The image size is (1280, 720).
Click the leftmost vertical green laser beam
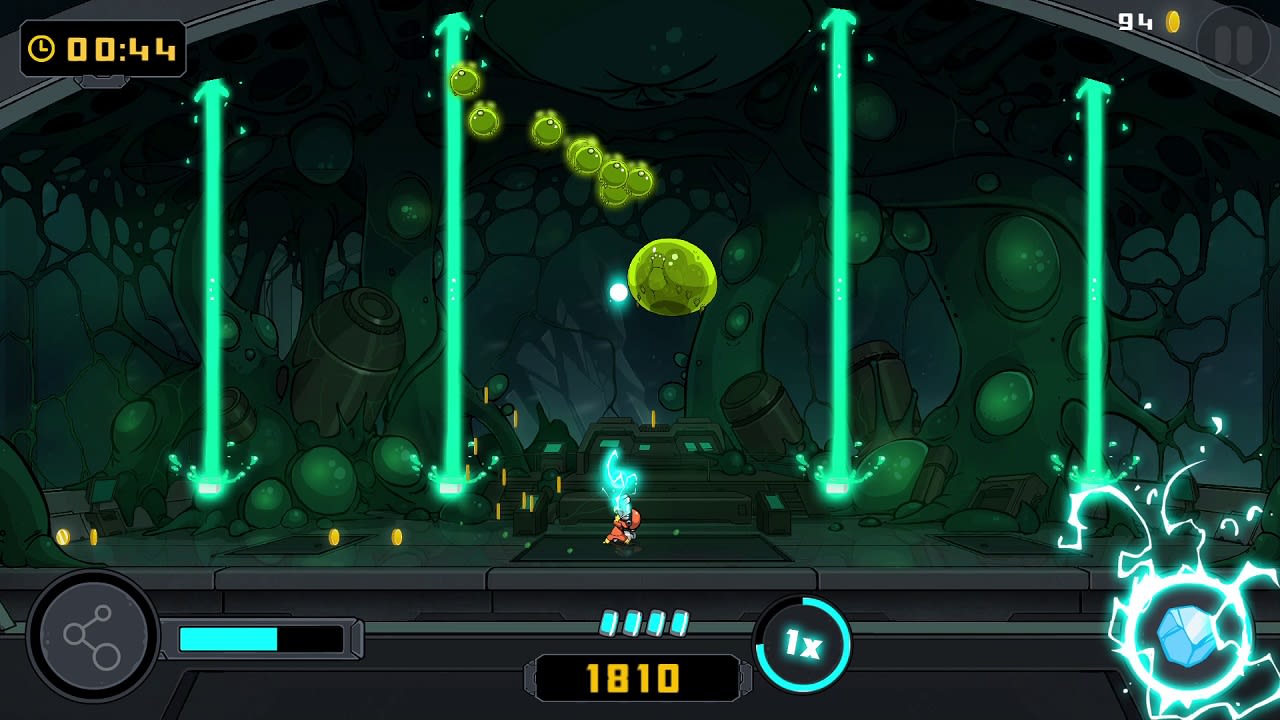tap(210, 280)
